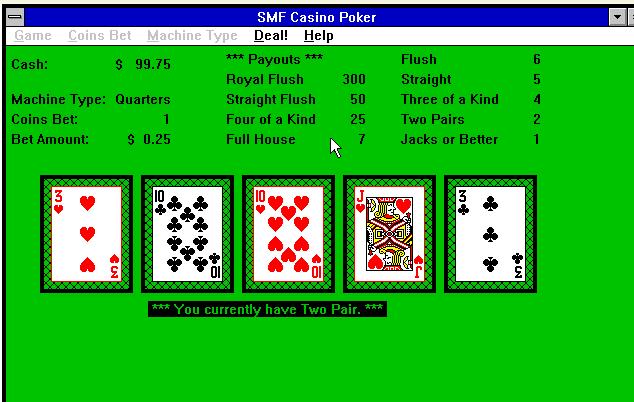The width and height of the screenshot is (634, 402).
Task: Open the window system menu box
Action: point(14,17)
